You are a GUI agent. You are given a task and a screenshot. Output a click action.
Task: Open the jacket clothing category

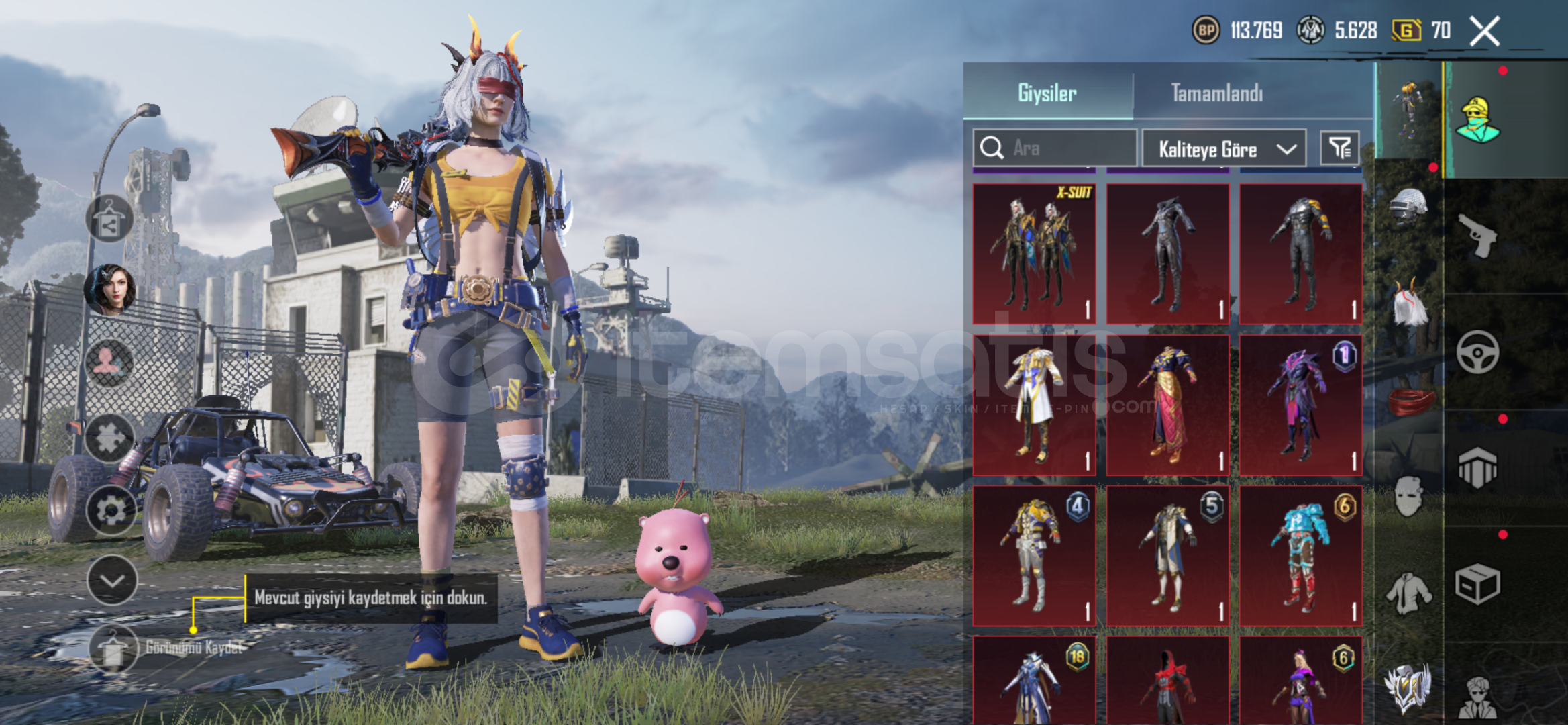[1408, 592]
